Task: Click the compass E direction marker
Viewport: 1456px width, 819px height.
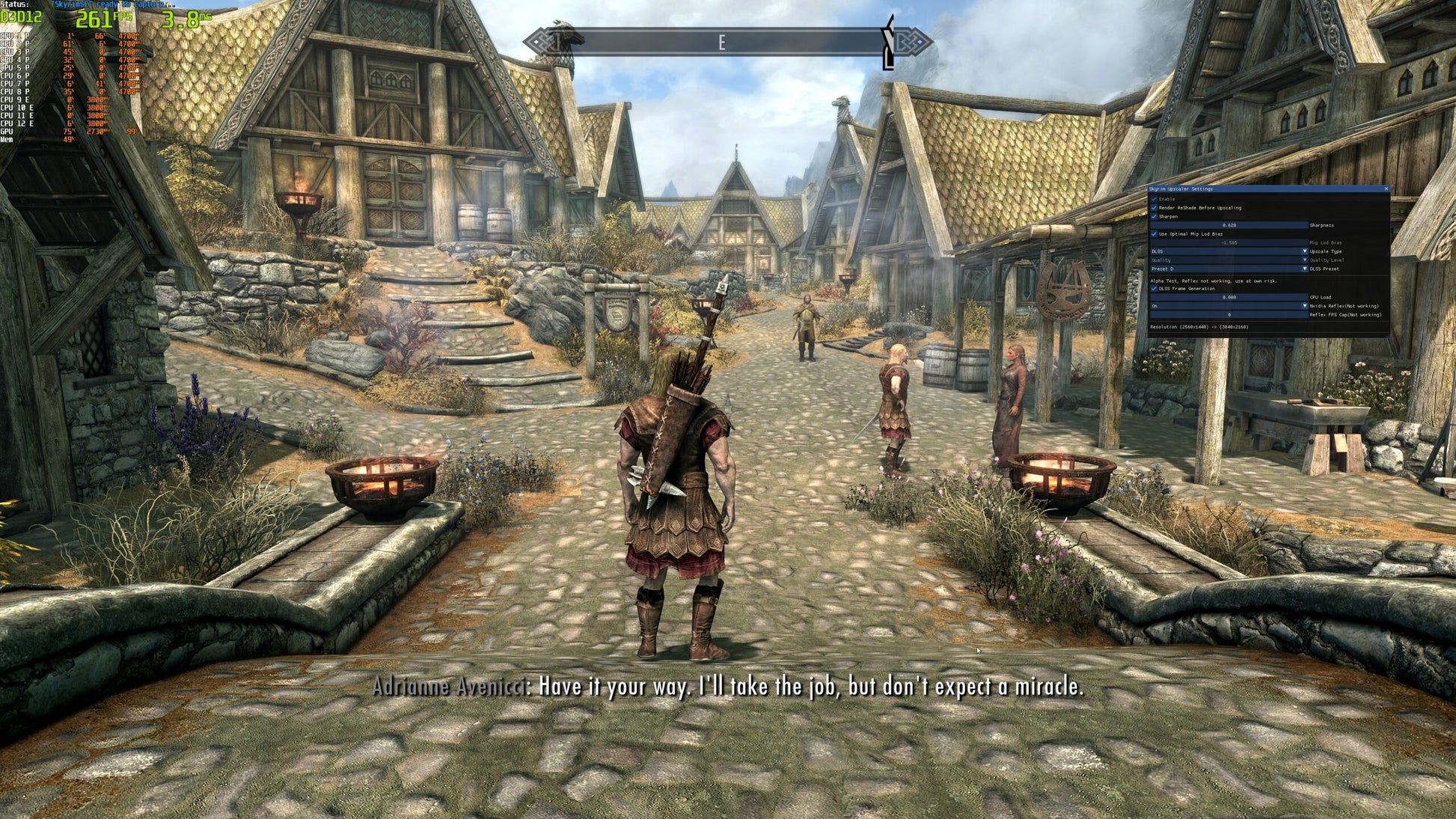Action: point(721,43)
